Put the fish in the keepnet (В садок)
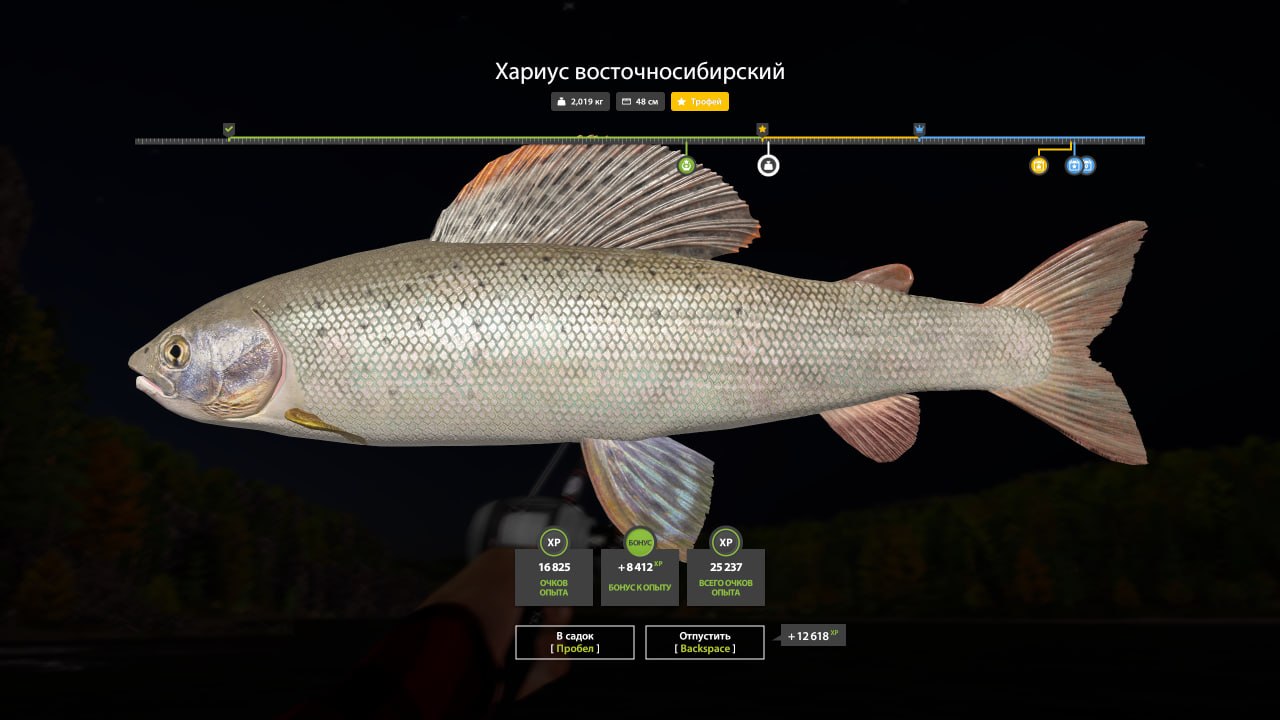Viewport: 1280px width, 720px height. 575,642
